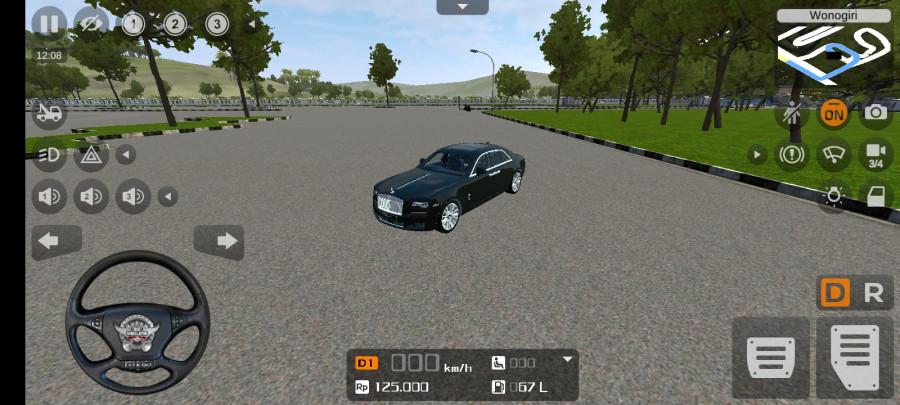This screenshot has height=405, width=900.
Task: Take a screenshot with the camera icon
Action: tap(875, 113)
